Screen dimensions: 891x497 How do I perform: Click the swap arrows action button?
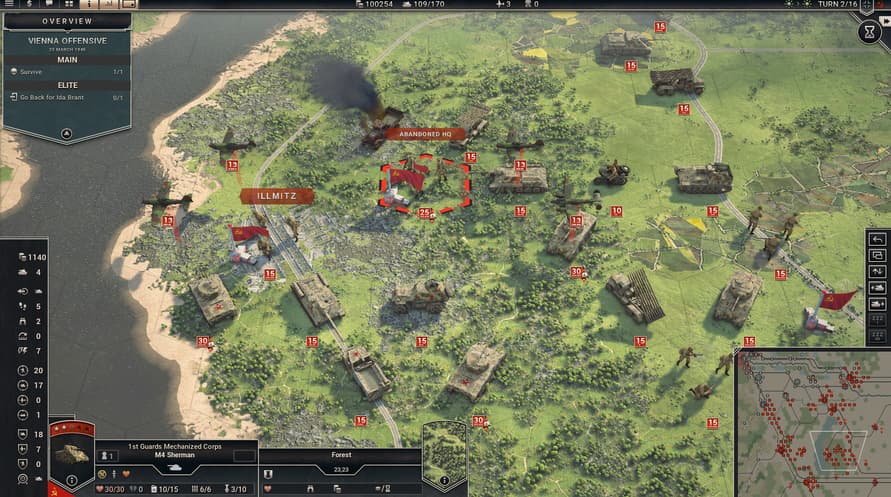point(878,271)
